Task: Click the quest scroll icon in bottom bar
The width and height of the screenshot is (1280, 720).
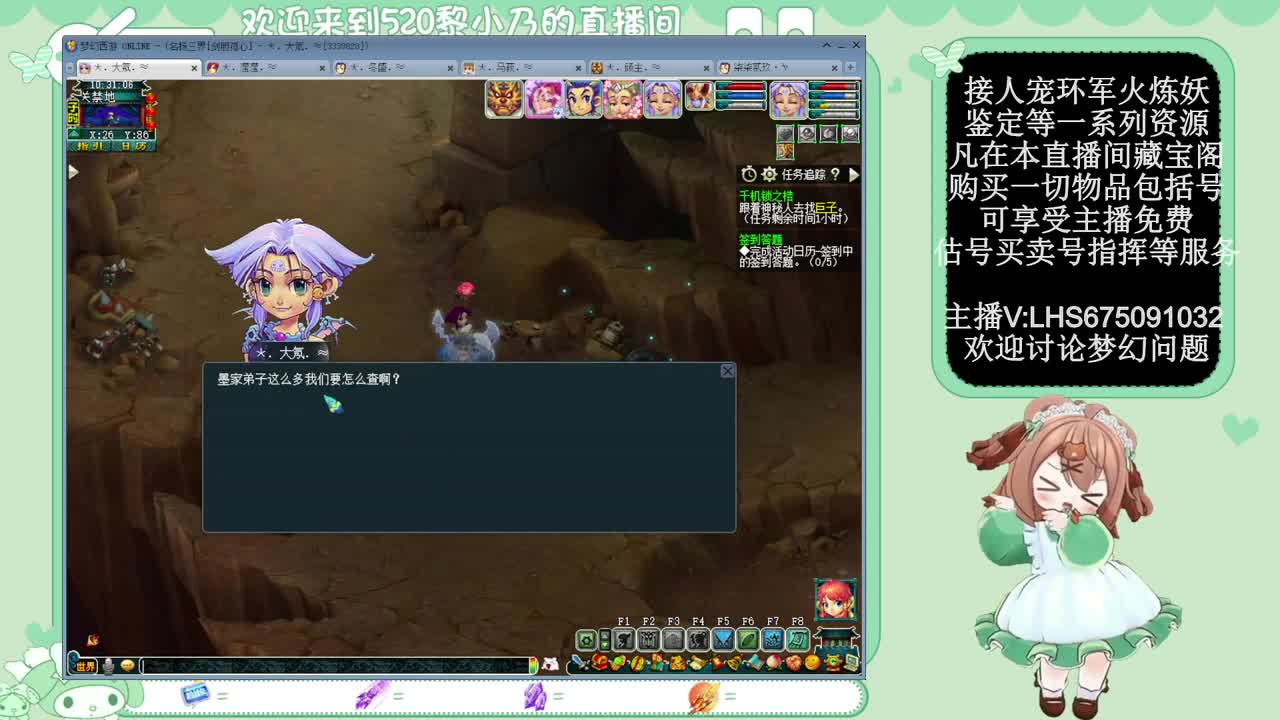Action: [x=694, y=662]
